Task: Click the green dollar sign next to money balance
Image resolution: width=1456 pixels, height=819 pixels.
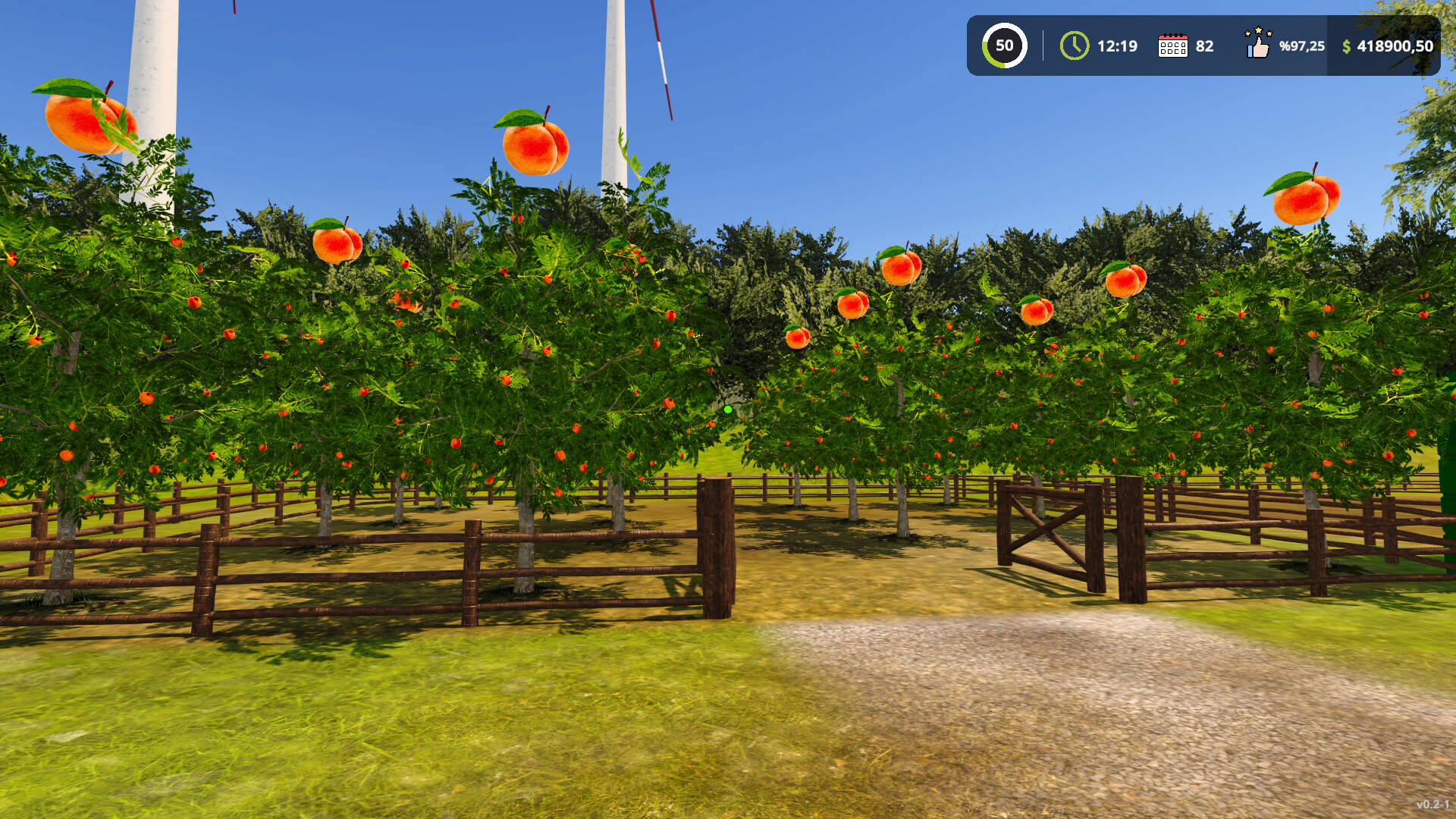Action: [1345, 47]
